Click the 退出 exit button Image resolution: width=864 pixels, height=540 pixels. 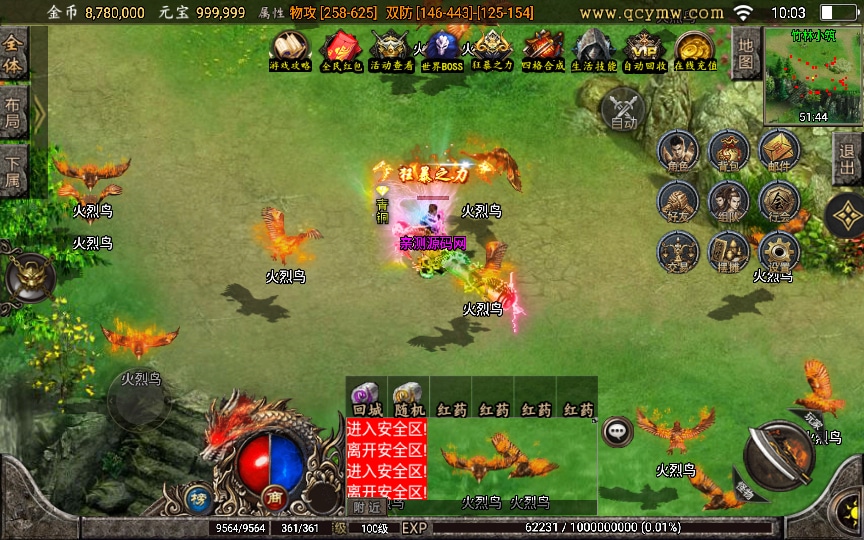tap(848, 158)
